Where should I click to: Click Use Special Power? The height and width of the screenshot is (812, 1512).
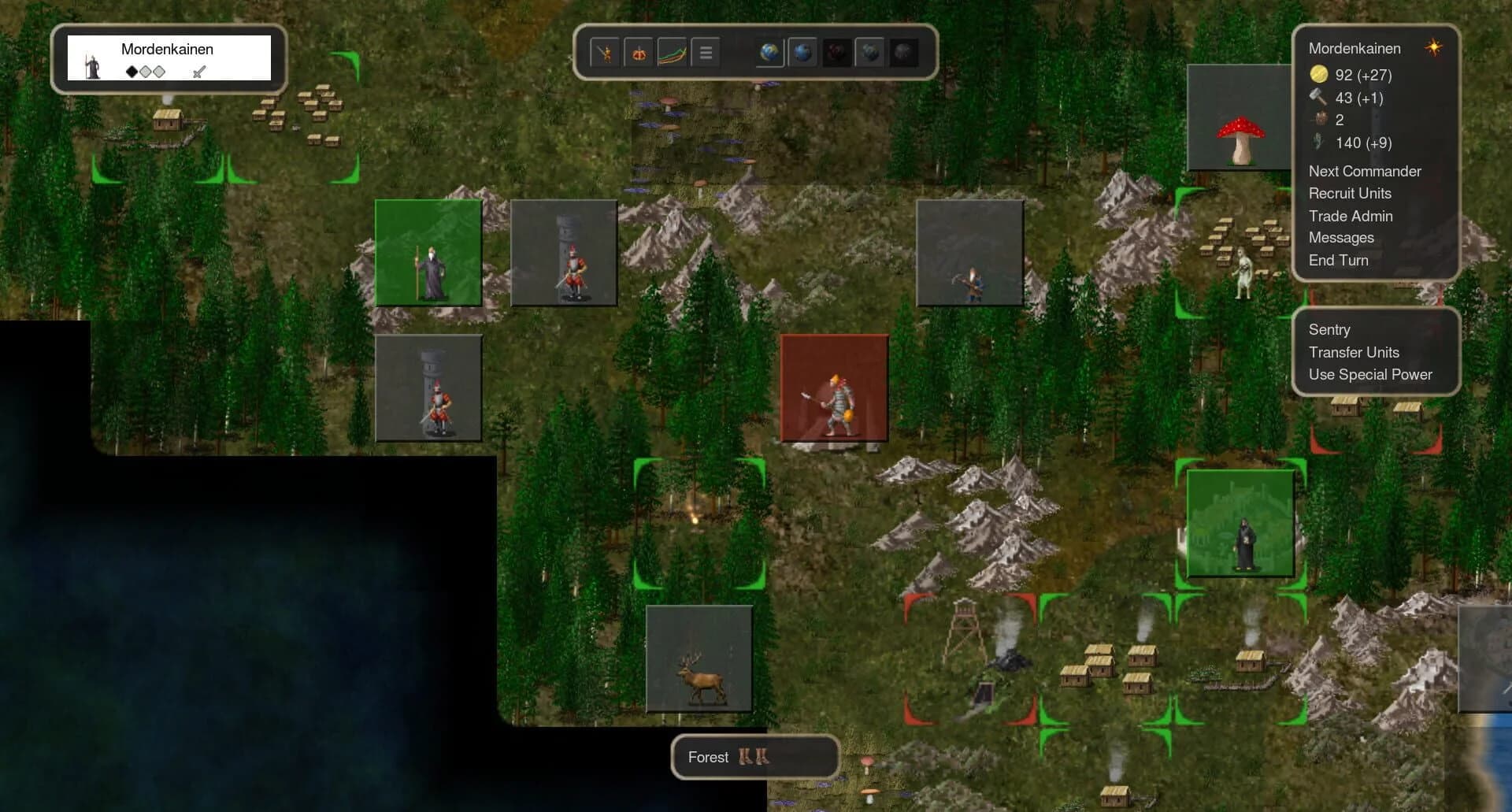tap(1370, 374)
